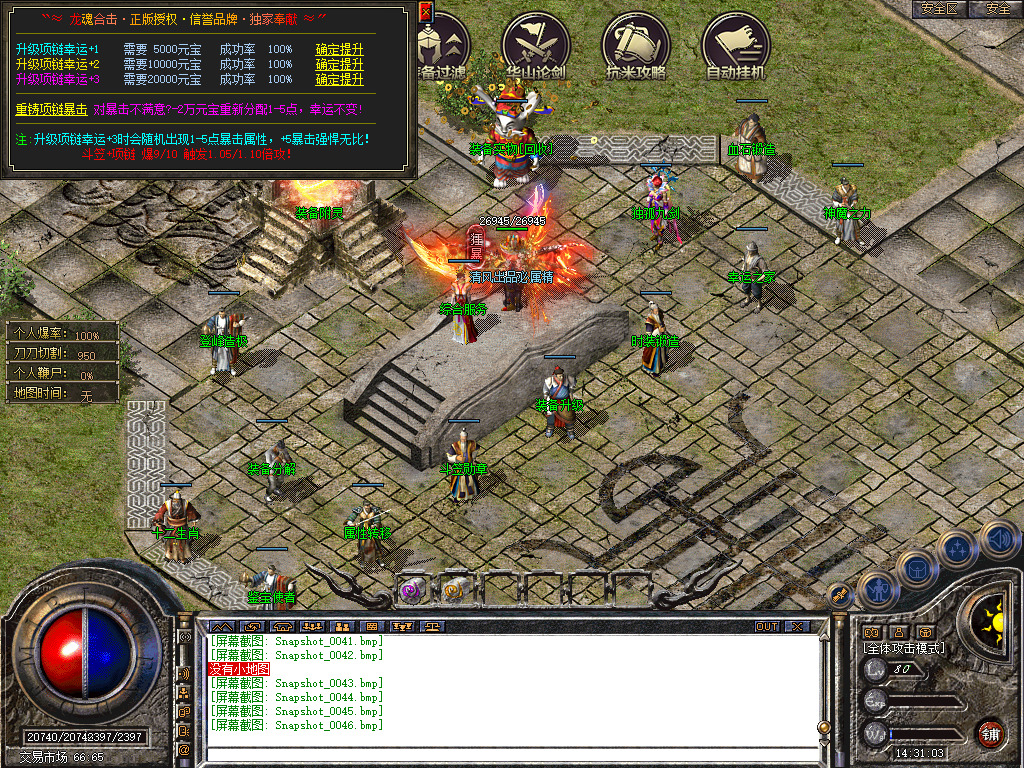Close the necklace upgrade dialog
Screen dimensions: 1024x768
click(x=425, y=11)
